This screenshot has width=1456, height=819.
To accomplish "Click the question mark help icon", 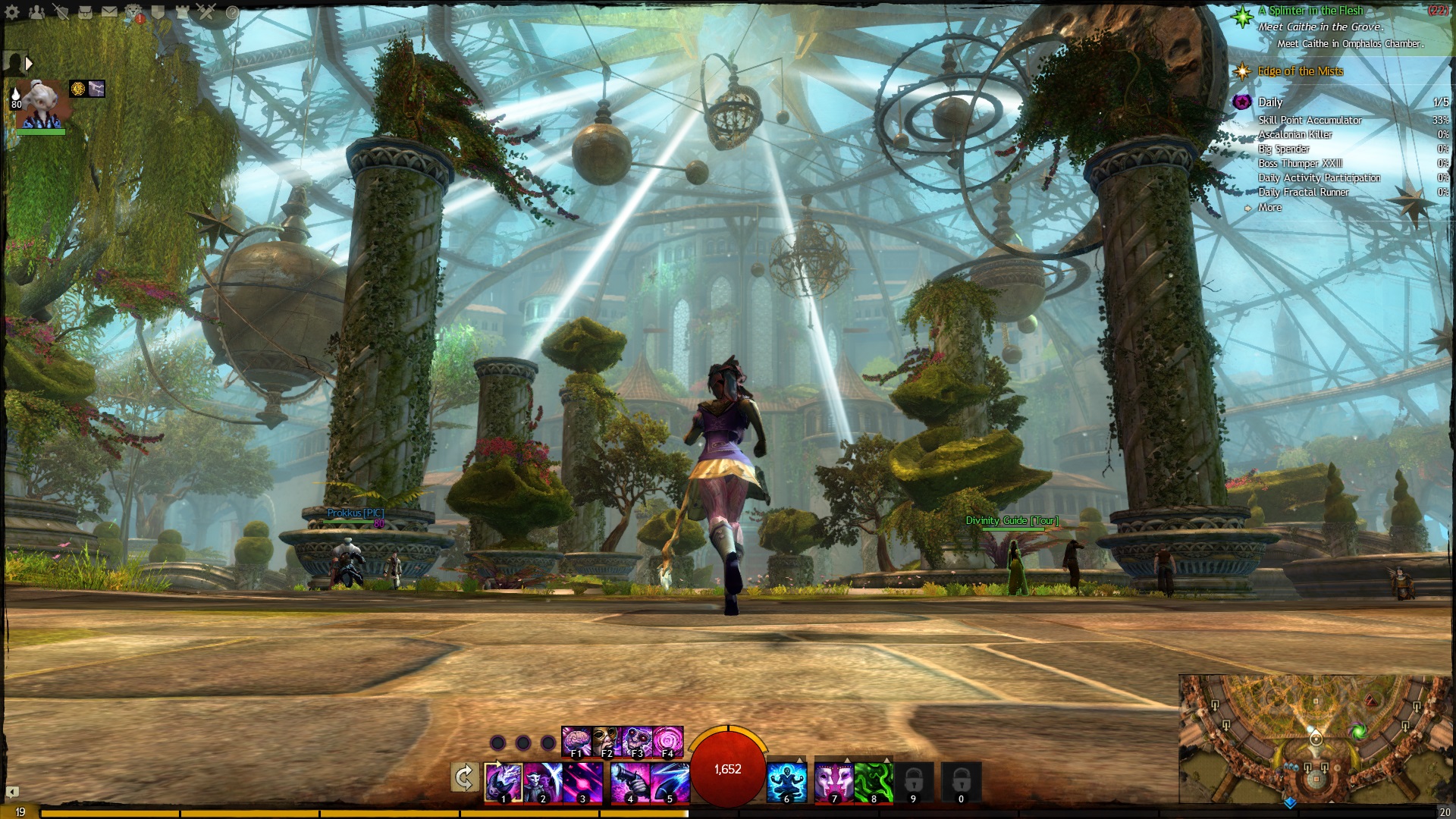I will [232, 12].
